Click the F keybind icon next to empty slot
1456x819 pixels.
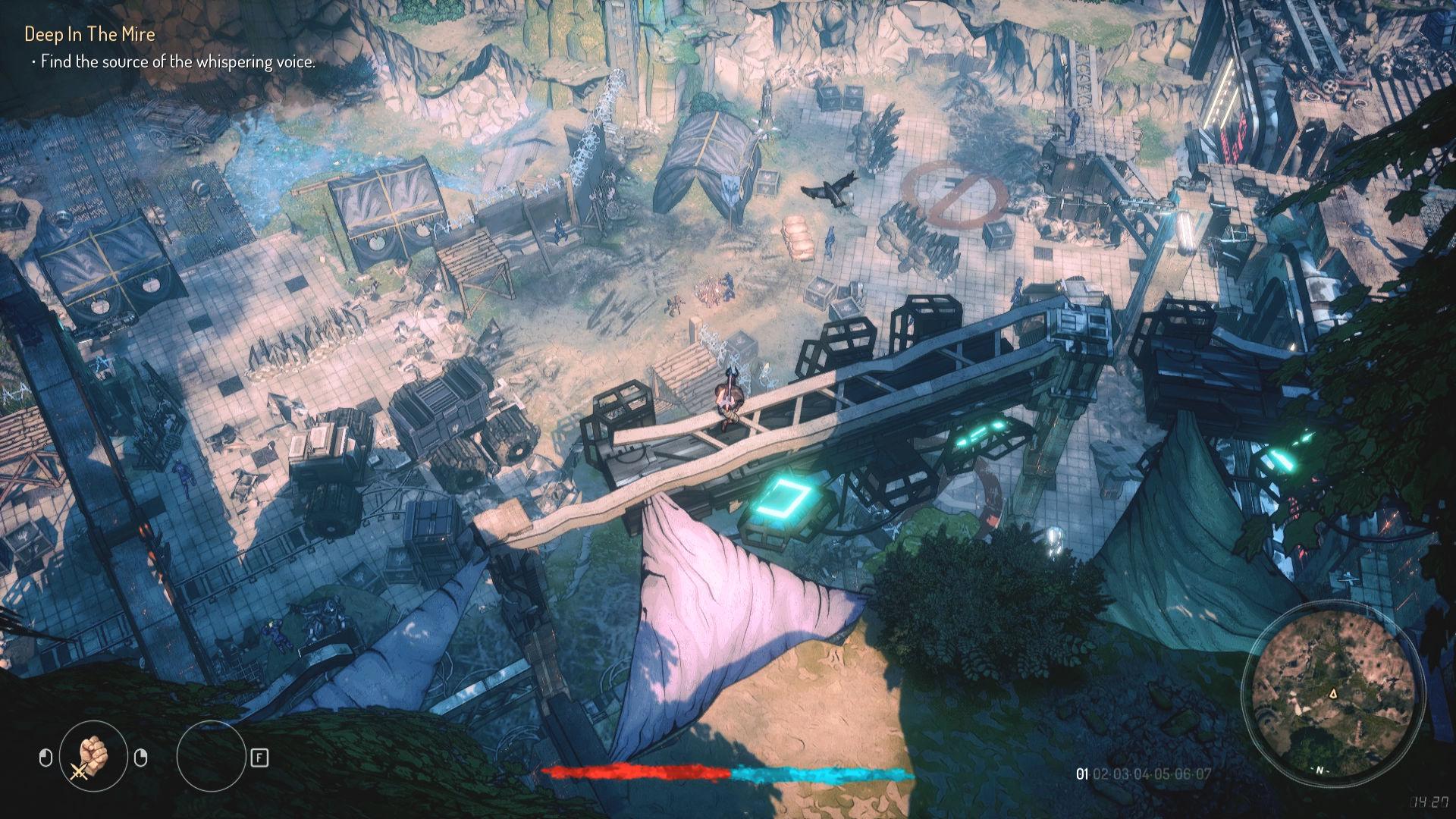259,758
